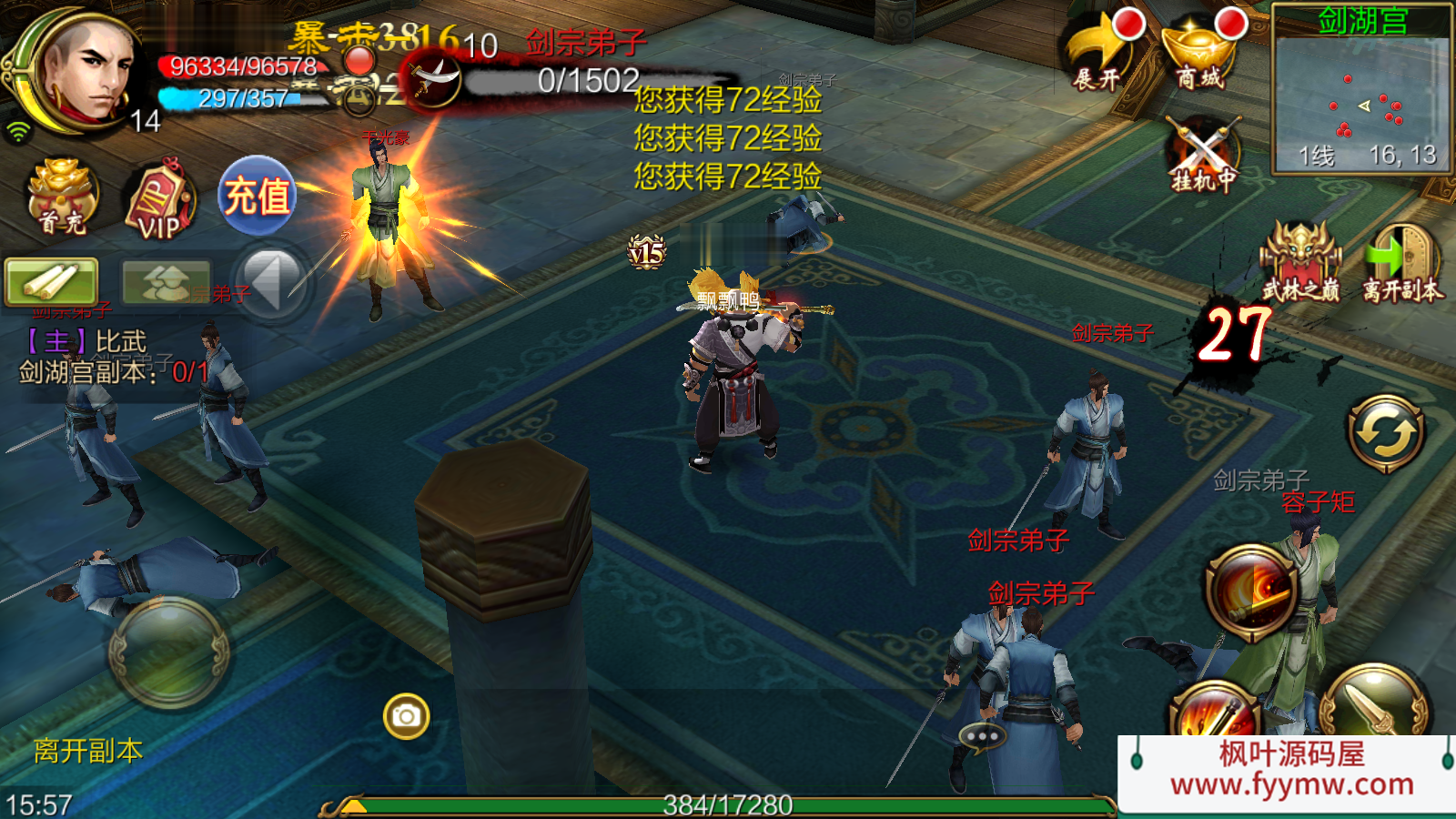
Task: Open the 武林之巅 event icon
Action: click(1299, 261)
